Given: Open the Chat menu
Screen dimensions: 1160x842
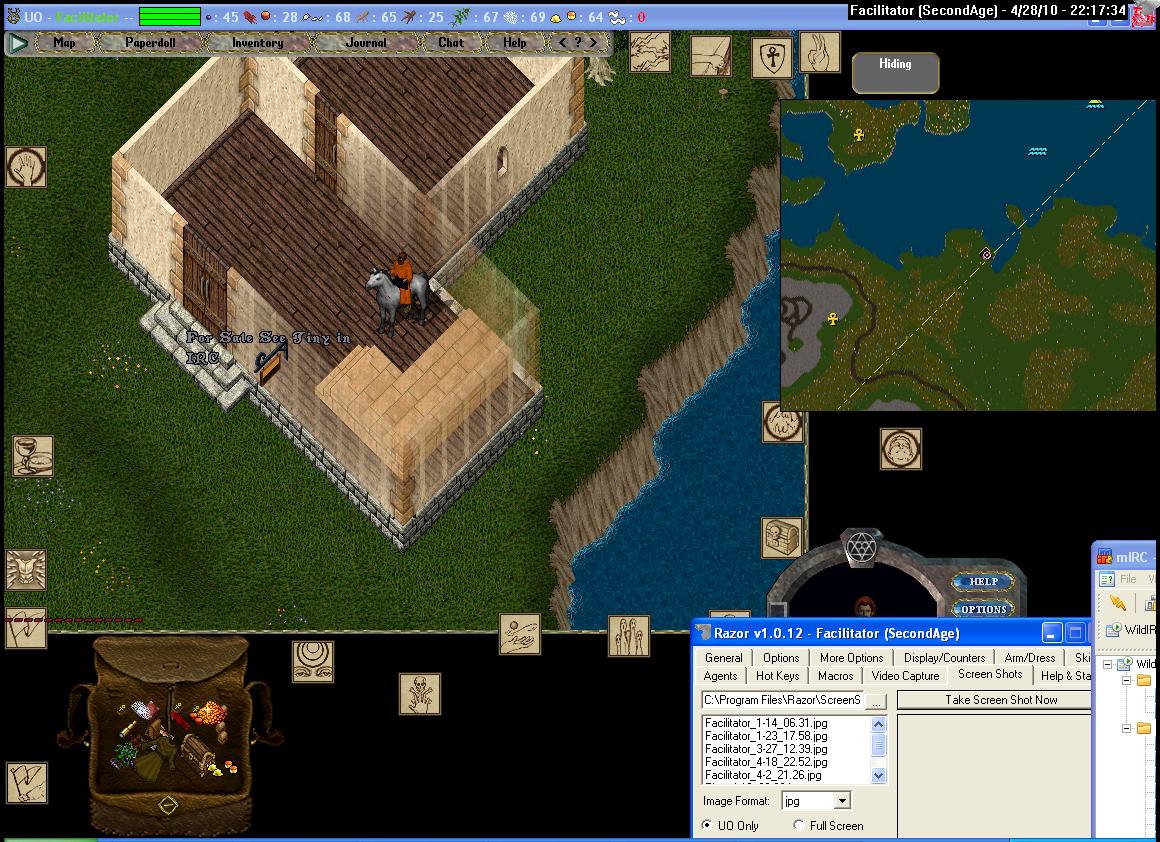Looking at the screenshot, I should pyautogui.click(x=451, y=43).
